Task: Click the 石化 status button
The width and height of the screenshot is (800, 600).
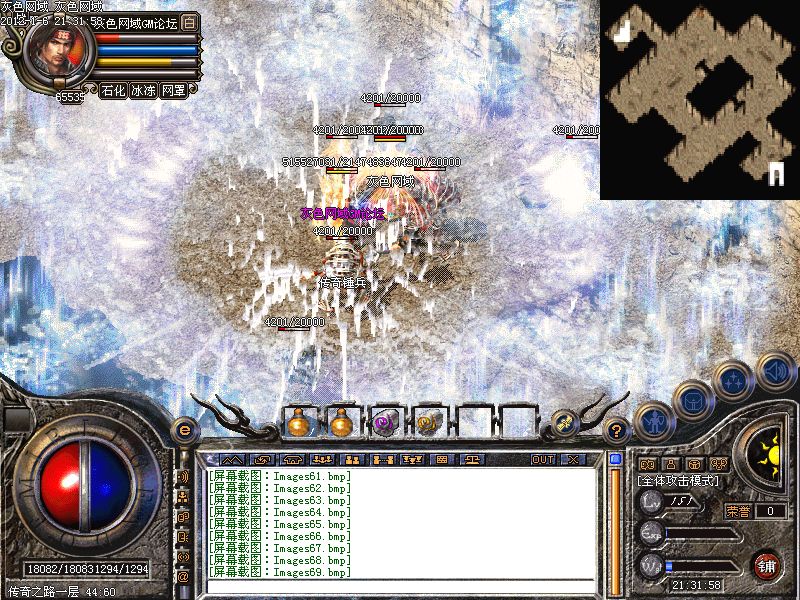Action: click(x=113, y=90)
